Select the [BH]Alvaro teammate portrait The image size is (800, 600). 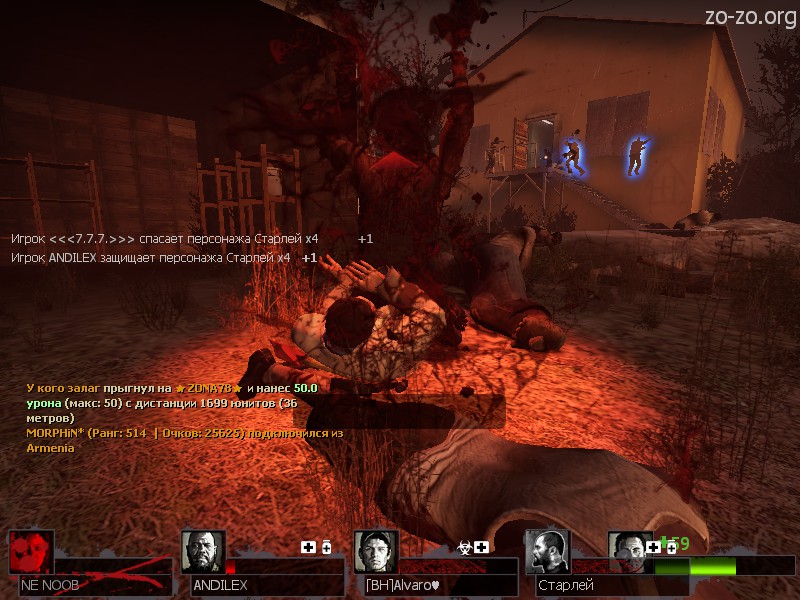point(376,552)
